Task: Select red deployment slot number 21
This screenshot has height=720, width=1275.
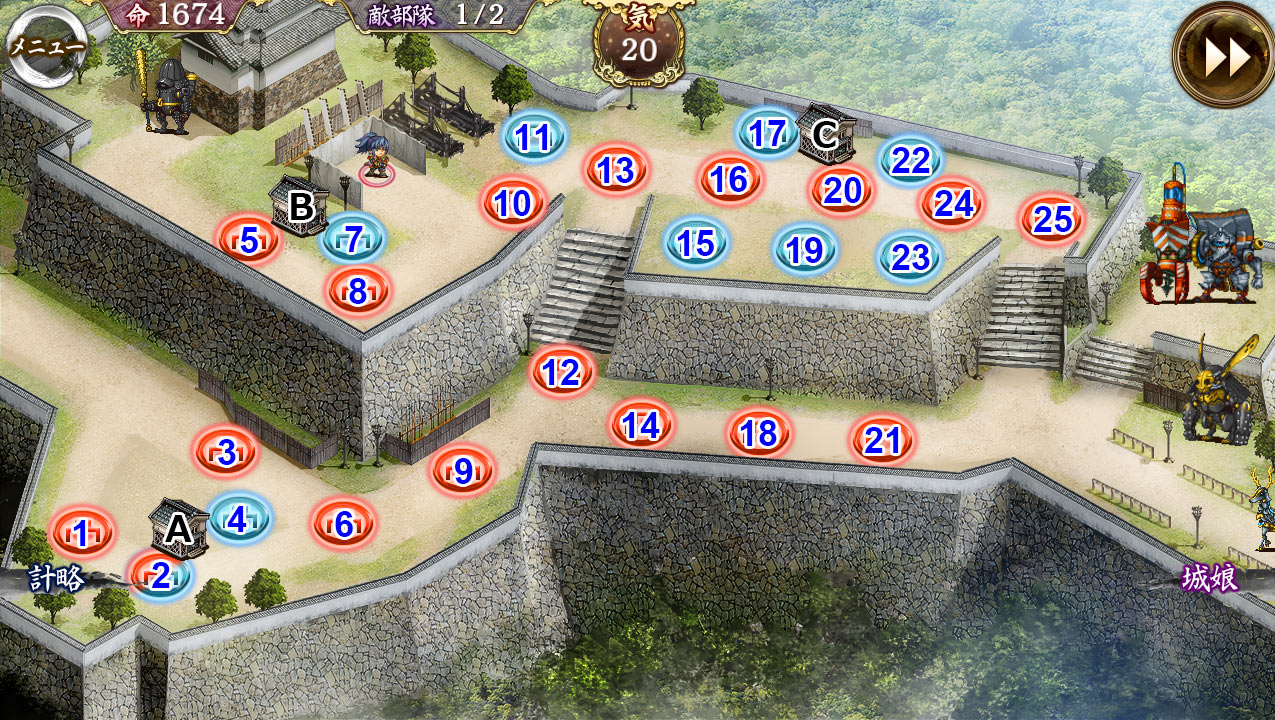Action: coord(883,440)
